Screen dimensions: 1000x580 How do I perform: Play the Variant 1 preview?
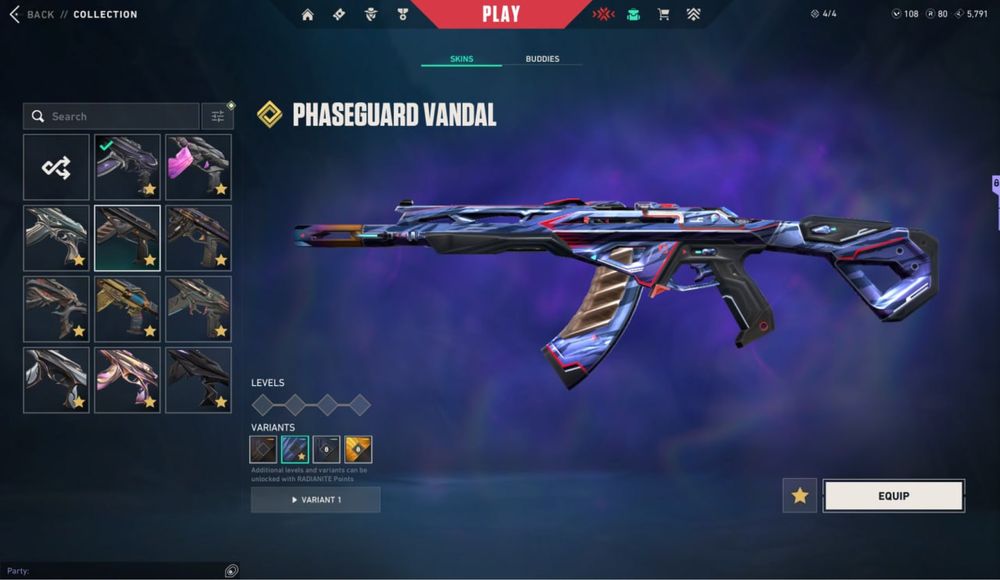tap(315, 499)
